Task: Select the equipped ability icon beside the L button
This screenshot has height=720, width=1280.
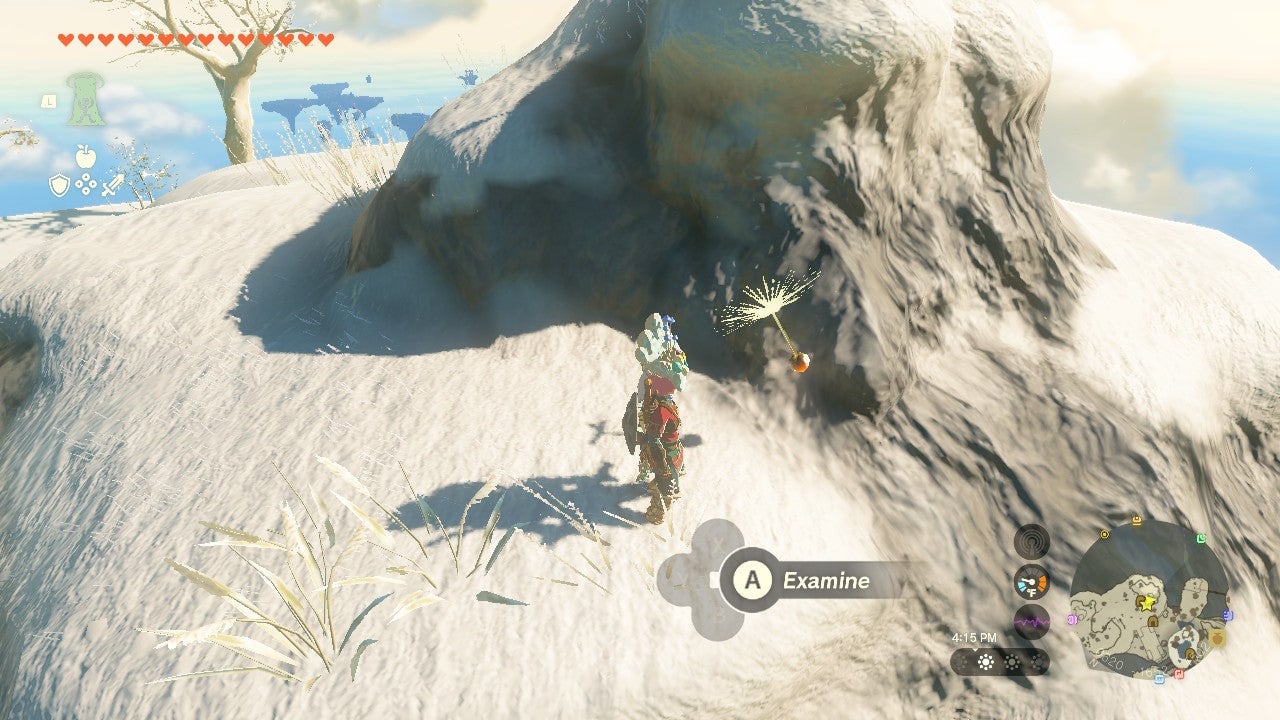Action: click(x=85, y=98)
